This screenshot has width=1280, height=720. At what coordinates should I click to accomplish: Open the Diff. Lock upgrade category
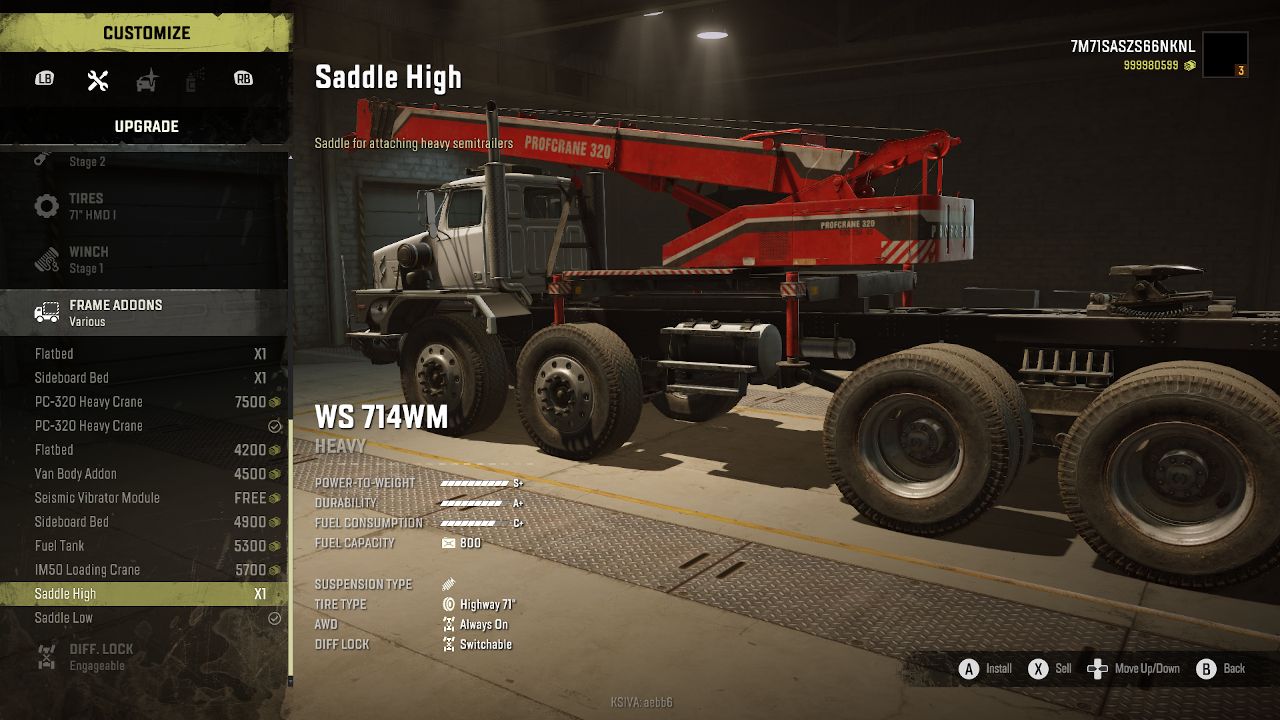coord(144,656)
